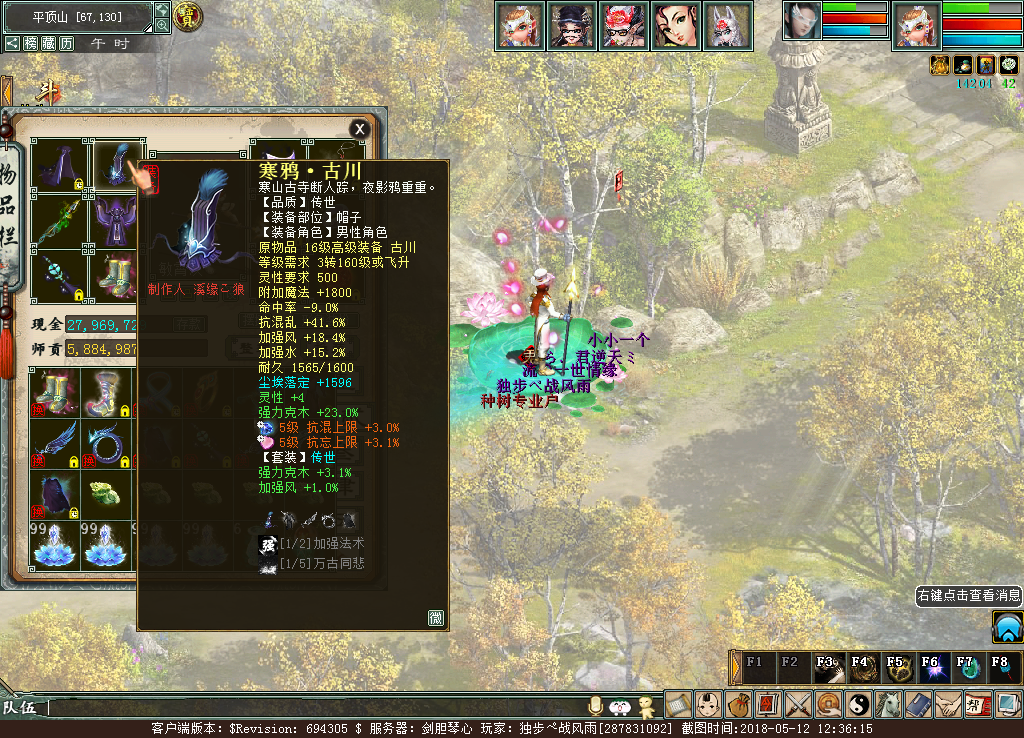This screenshot has height=738, width=1024.
Task: Open the round gold 寶 treasure button
Action: click(x=188, y=16)
